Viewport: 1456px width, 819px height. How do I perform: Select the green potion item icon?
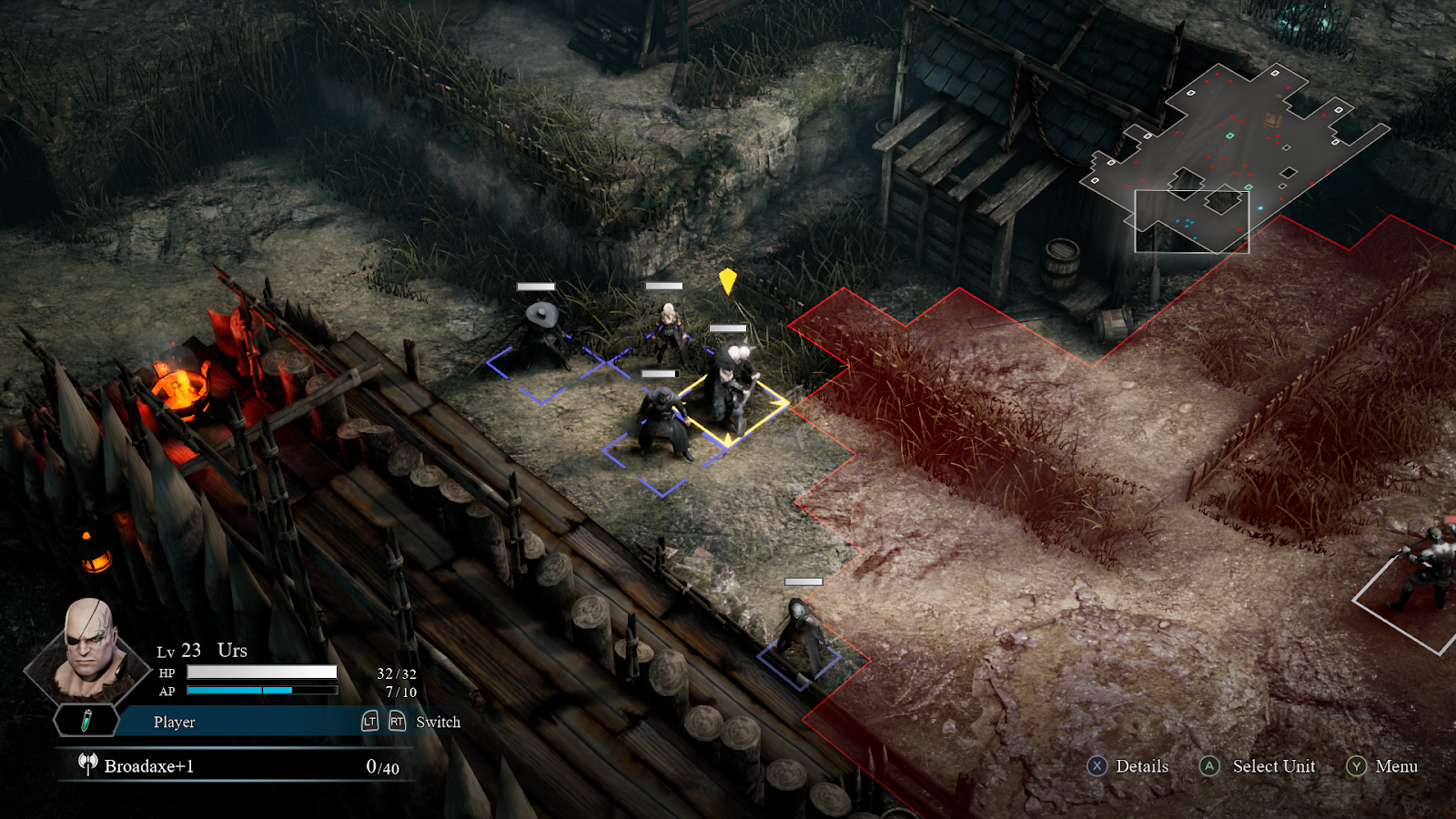[86, 721]
